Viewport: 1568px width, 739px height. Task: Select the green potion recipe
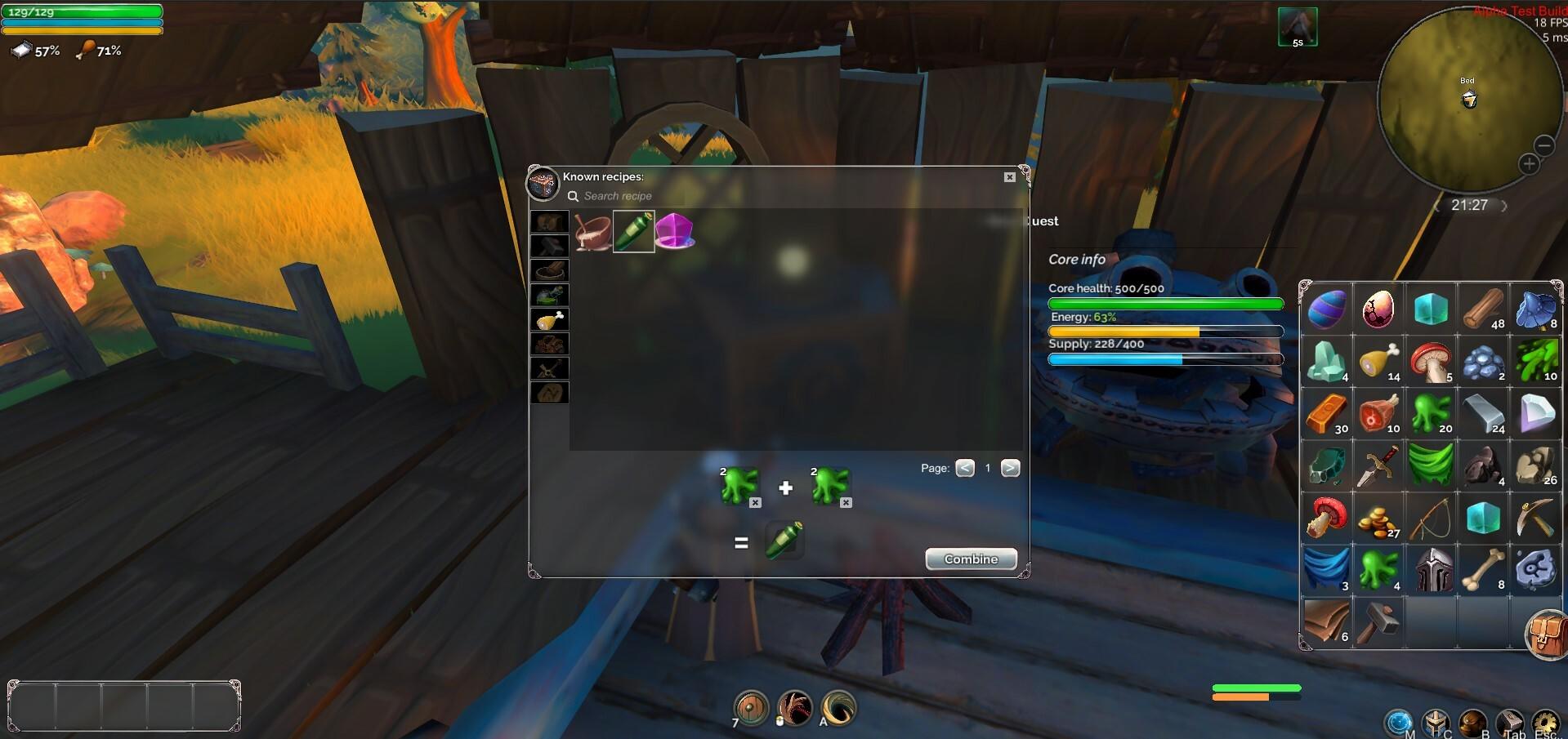634,232
